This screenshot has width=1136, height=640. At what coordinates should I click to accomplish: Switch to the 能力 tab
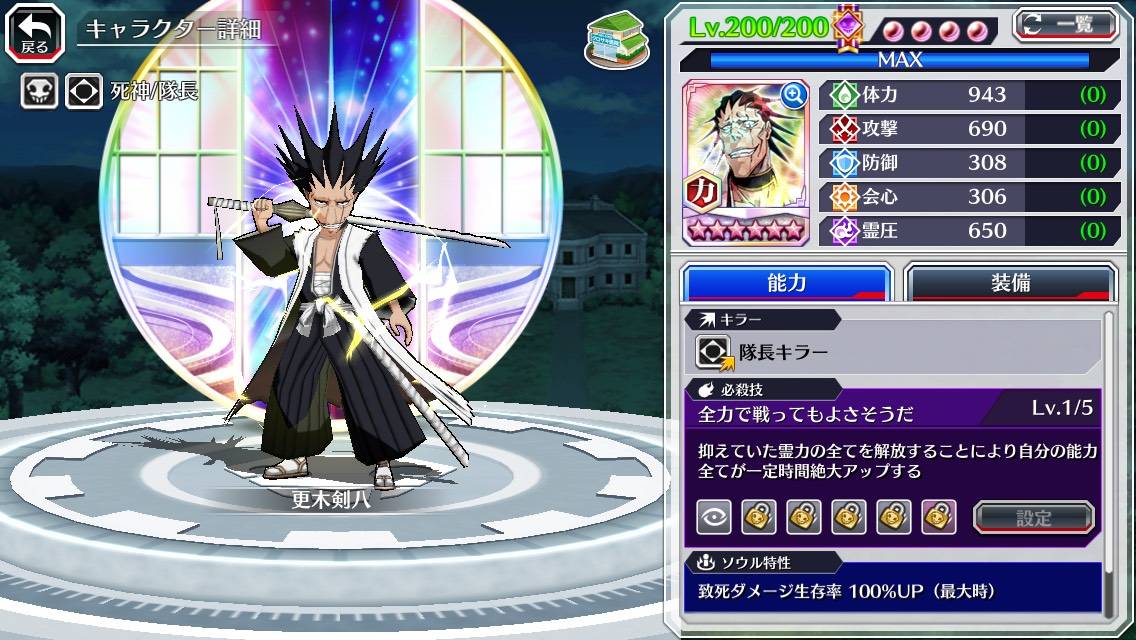tap(787, 283)
